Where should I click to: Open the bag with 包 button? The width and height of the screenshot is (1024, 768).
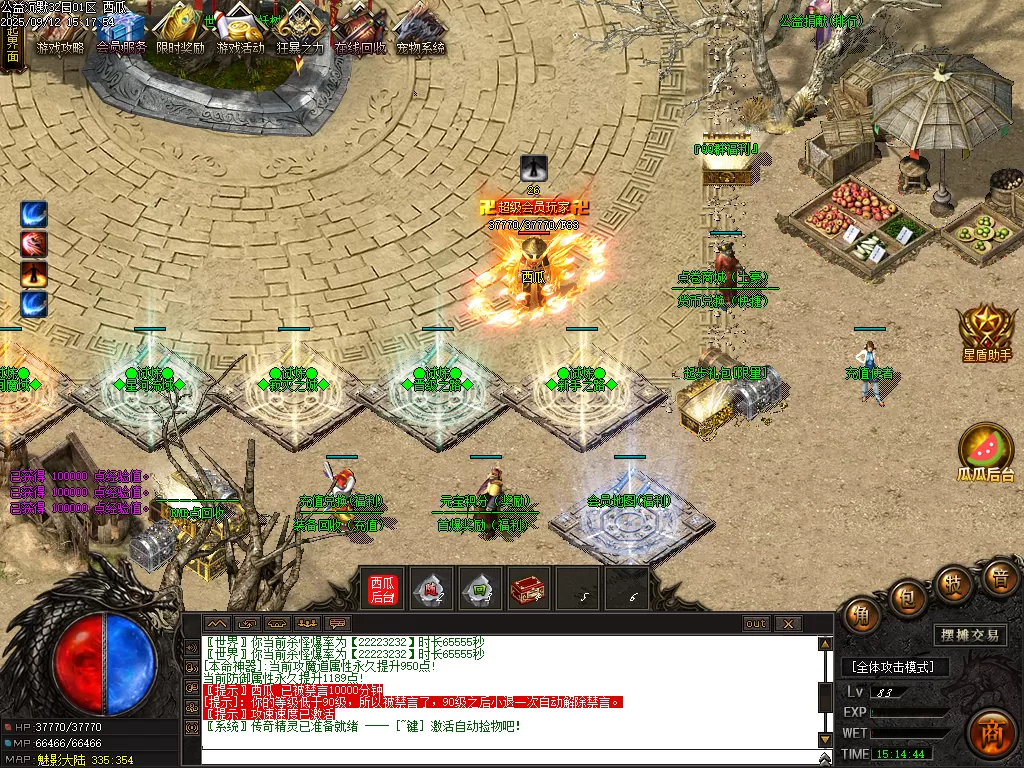point(907,596)
